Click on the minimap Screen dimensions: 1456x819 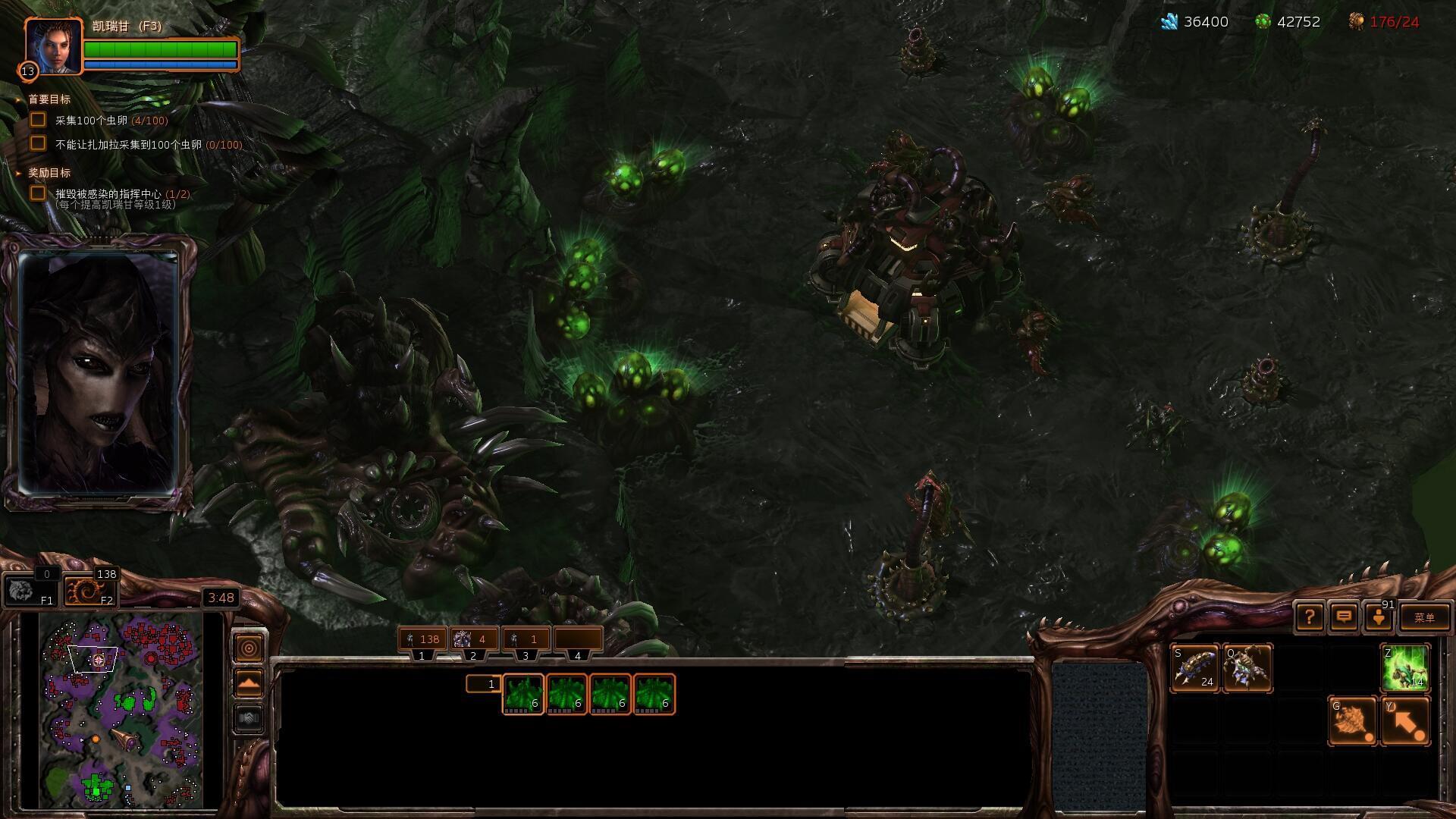121,711
